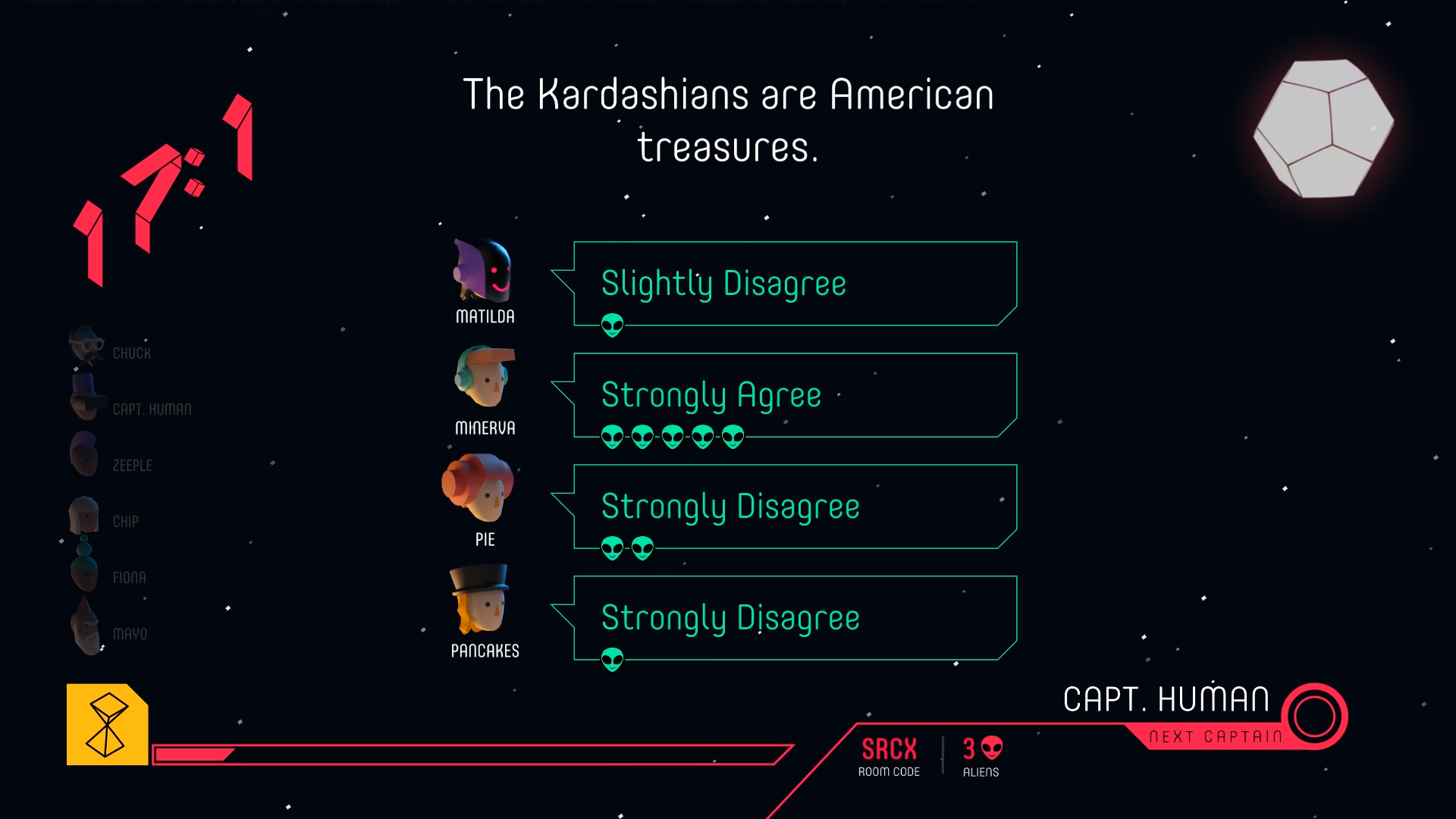
Task: Click the room code SRCX
Action: (889, 748)
